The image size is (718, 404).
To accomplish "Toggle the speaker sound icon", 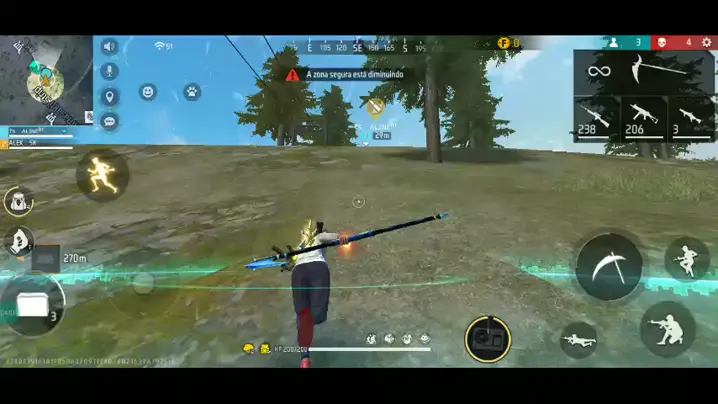I will (109, 47).
